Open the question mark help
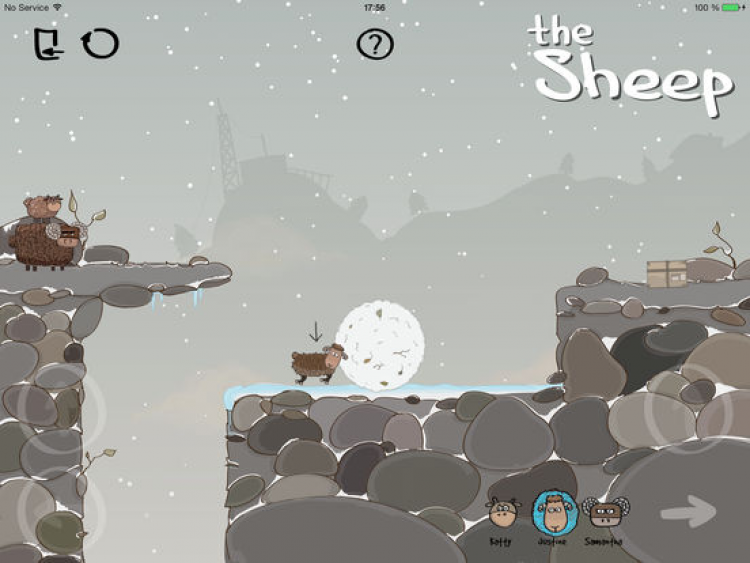 (375, 44)
